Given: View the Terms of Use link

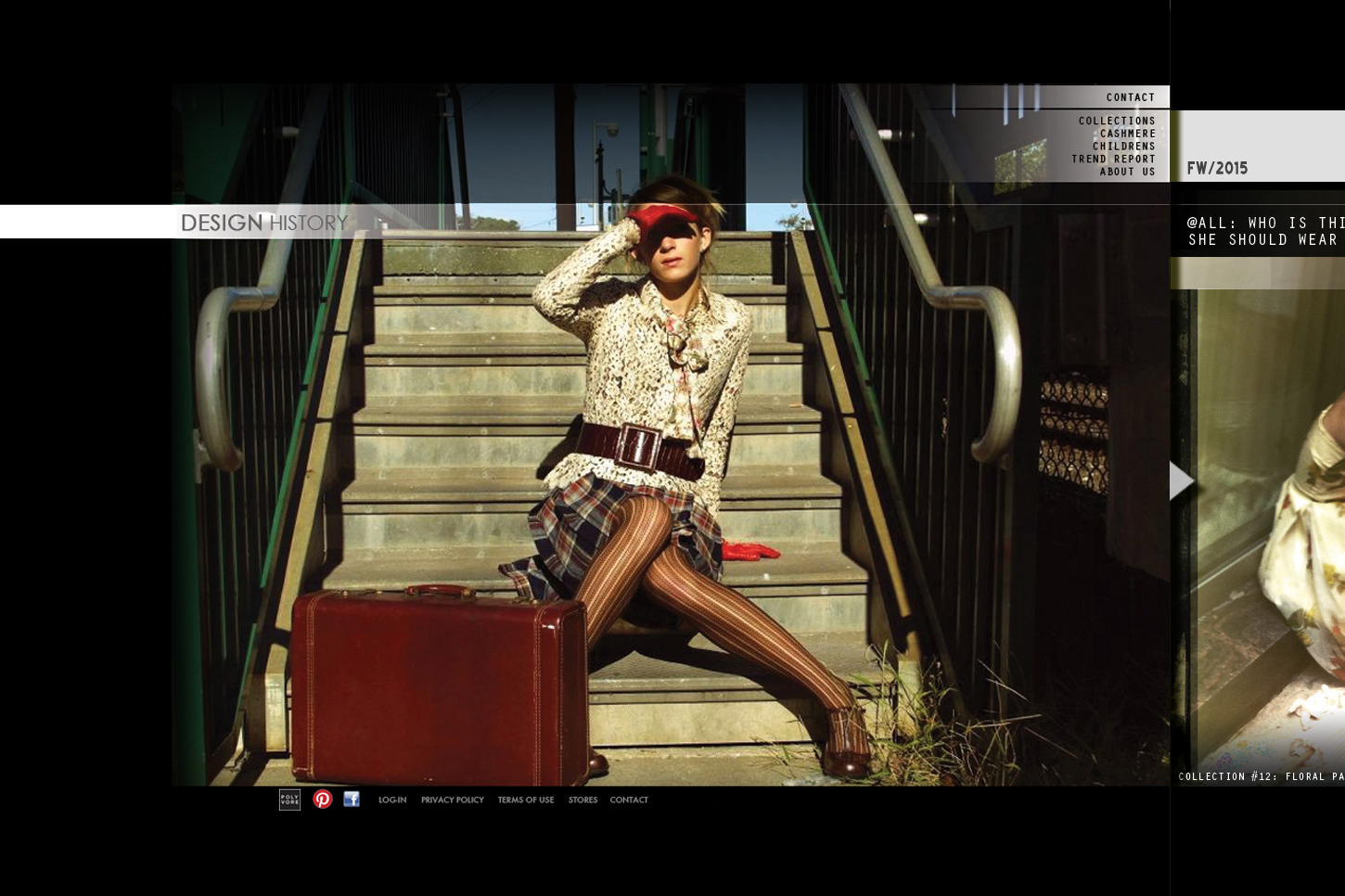Looking at the screenshot, I should tap(526, 800).
